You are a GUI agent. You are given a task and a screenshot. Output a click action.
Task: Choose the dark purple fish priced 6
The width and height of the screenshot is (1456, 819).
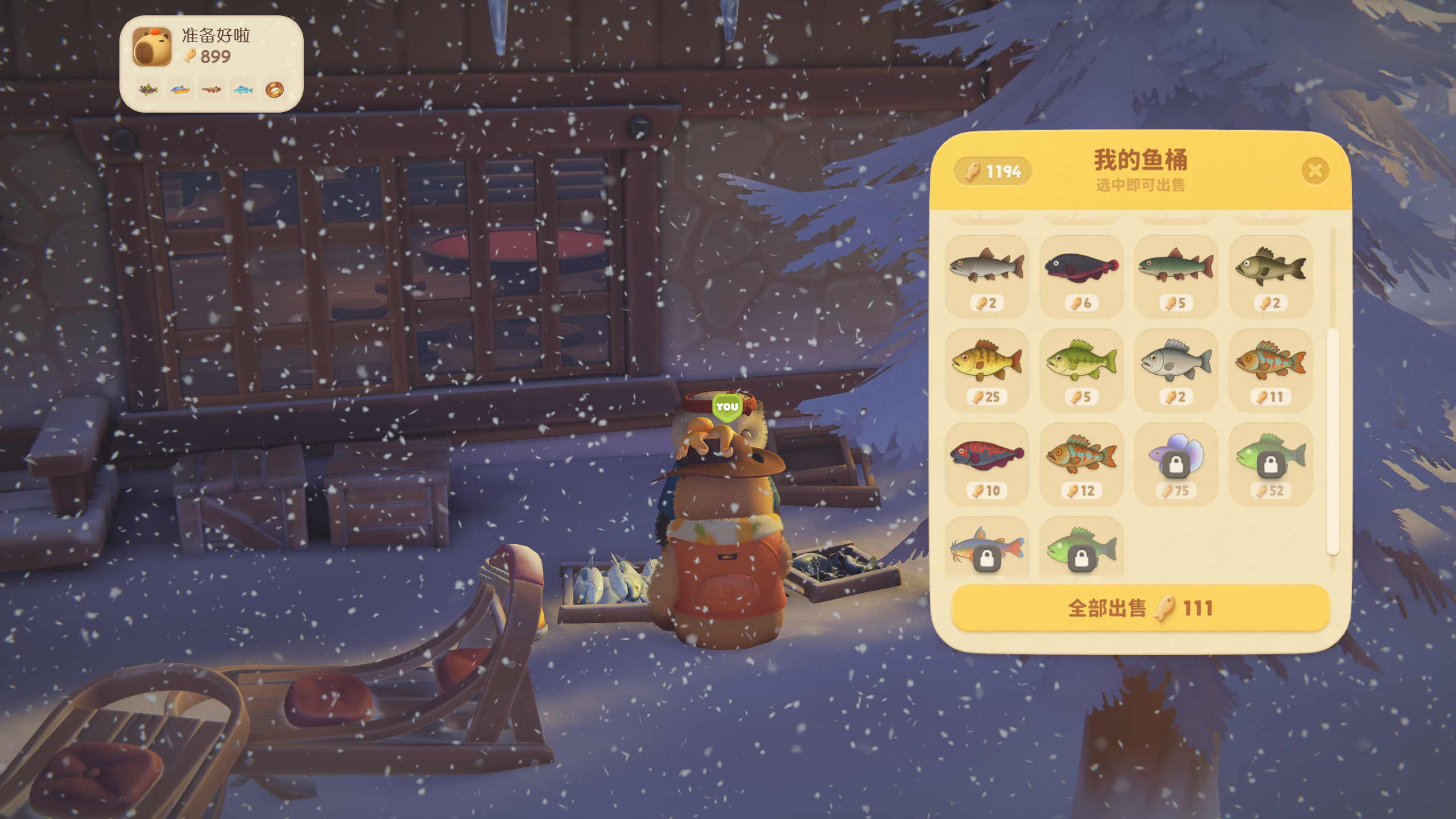[1081, 275]
